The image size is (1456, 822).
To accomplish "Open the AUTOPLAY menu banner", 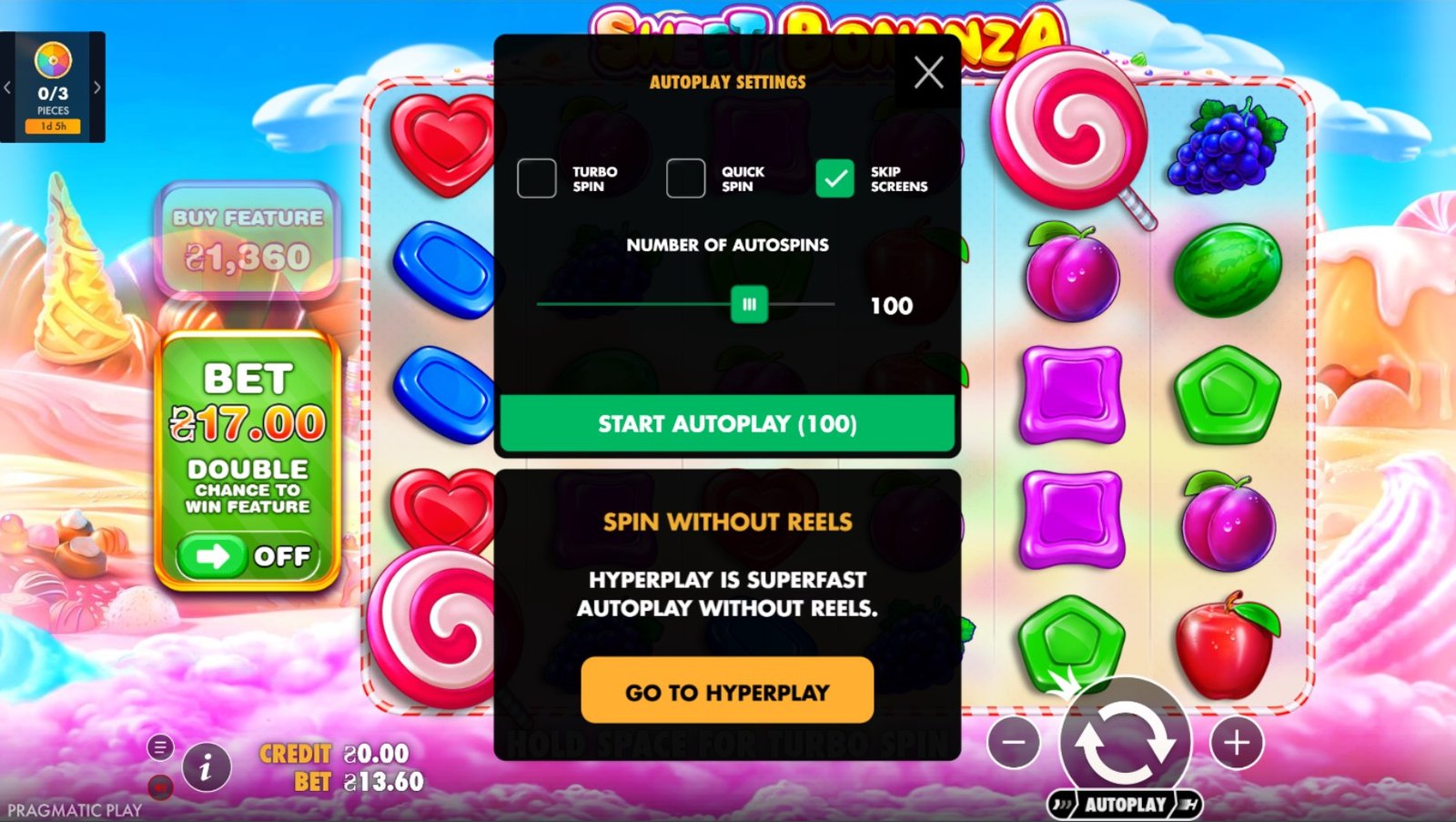I will tap(1126, 804).
